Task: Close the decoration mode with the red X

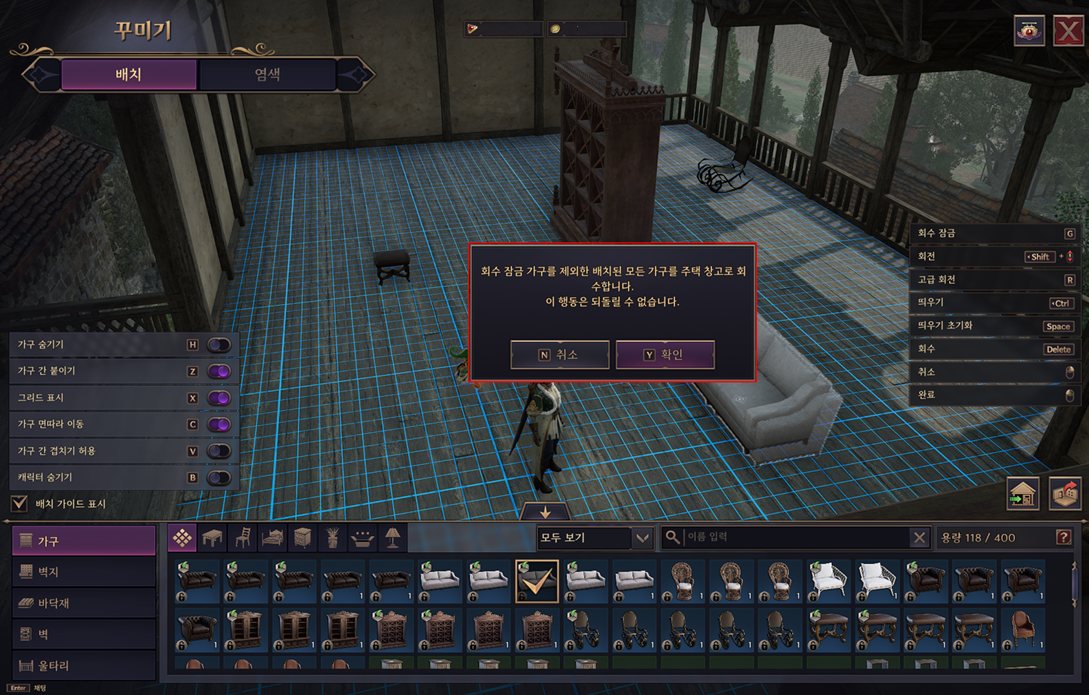Action: tap(1068, 31)
